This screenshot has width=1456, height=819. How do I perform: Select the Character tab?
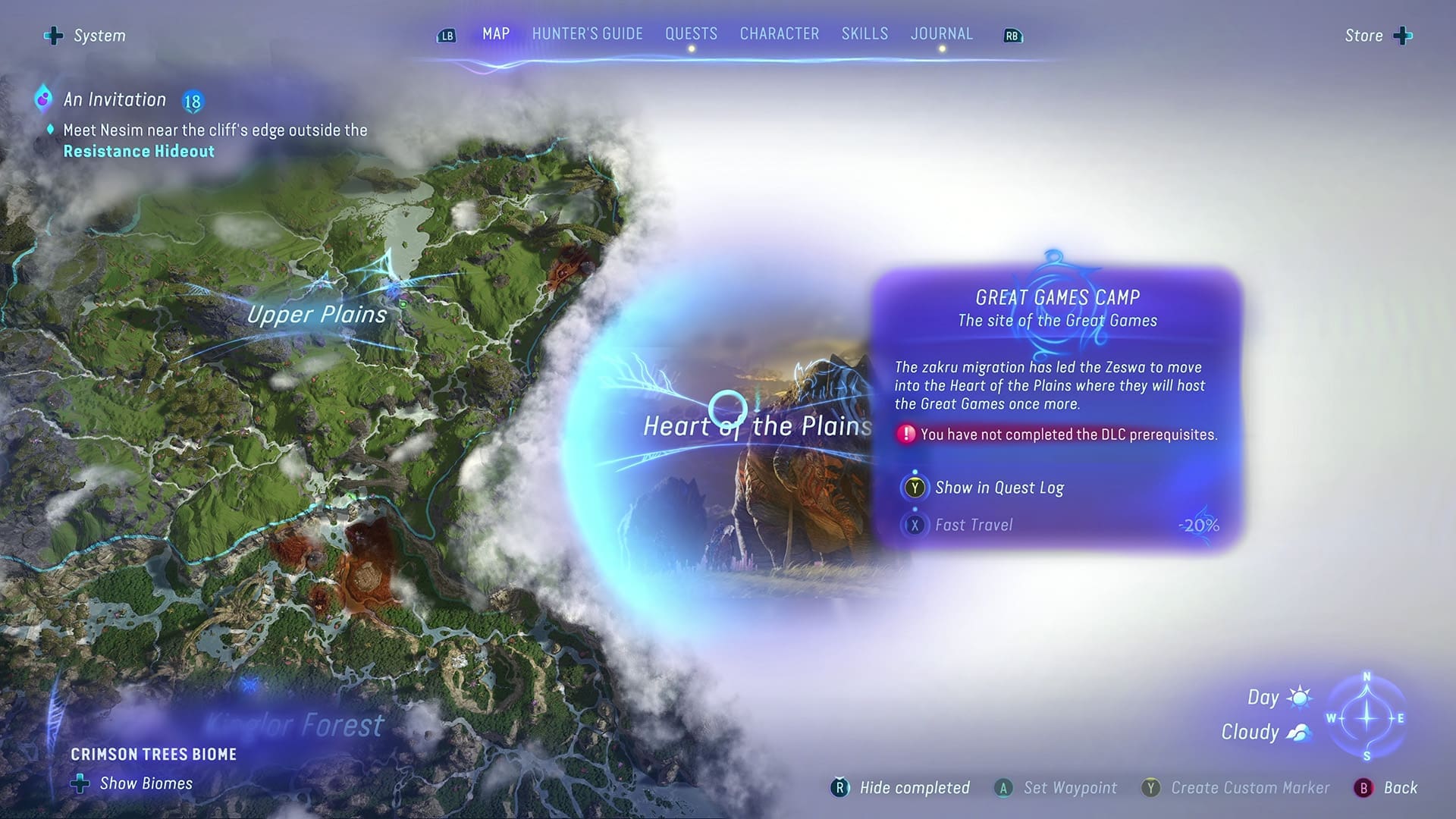click(x=779, y=34)
